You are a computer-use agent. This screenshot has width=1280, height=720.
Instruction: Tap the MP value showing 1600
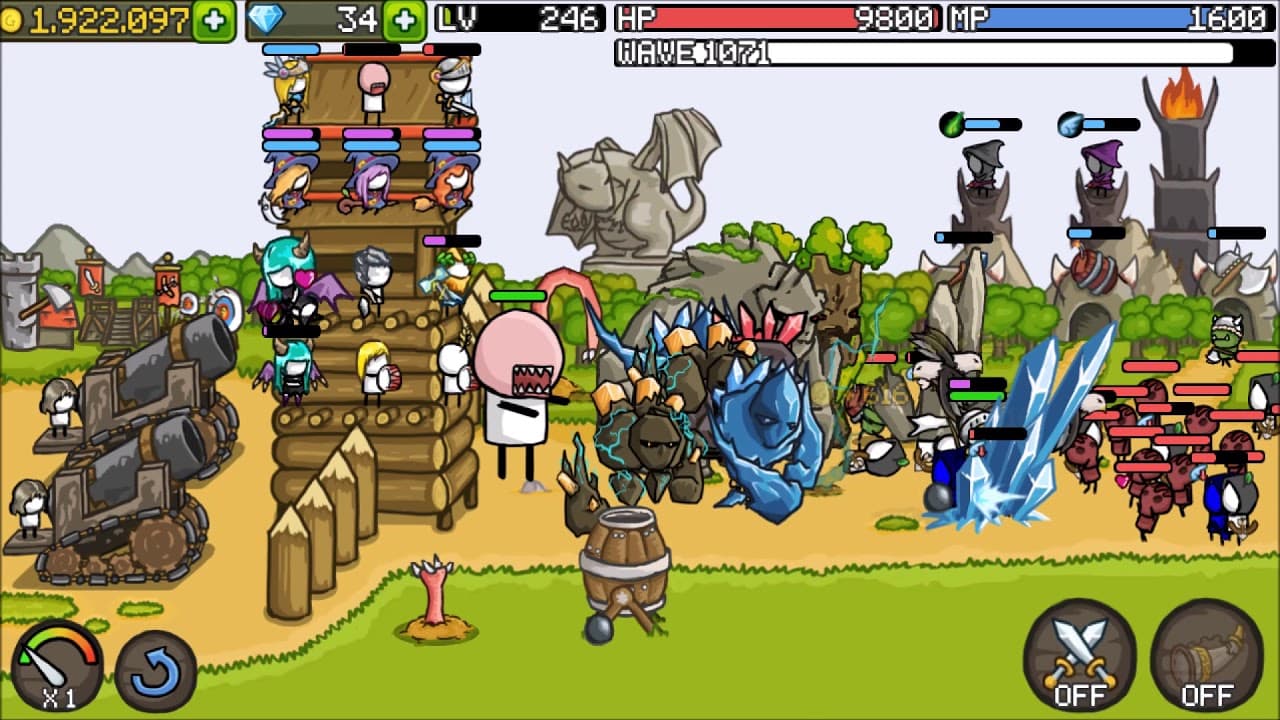coord(1230,17)
